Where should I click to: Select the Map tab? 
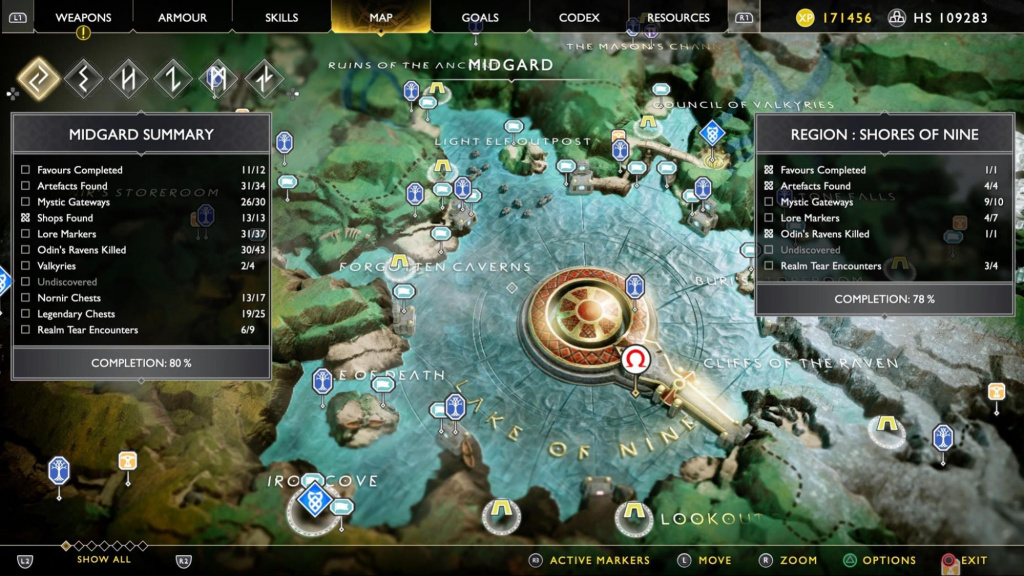pos(381,17)
